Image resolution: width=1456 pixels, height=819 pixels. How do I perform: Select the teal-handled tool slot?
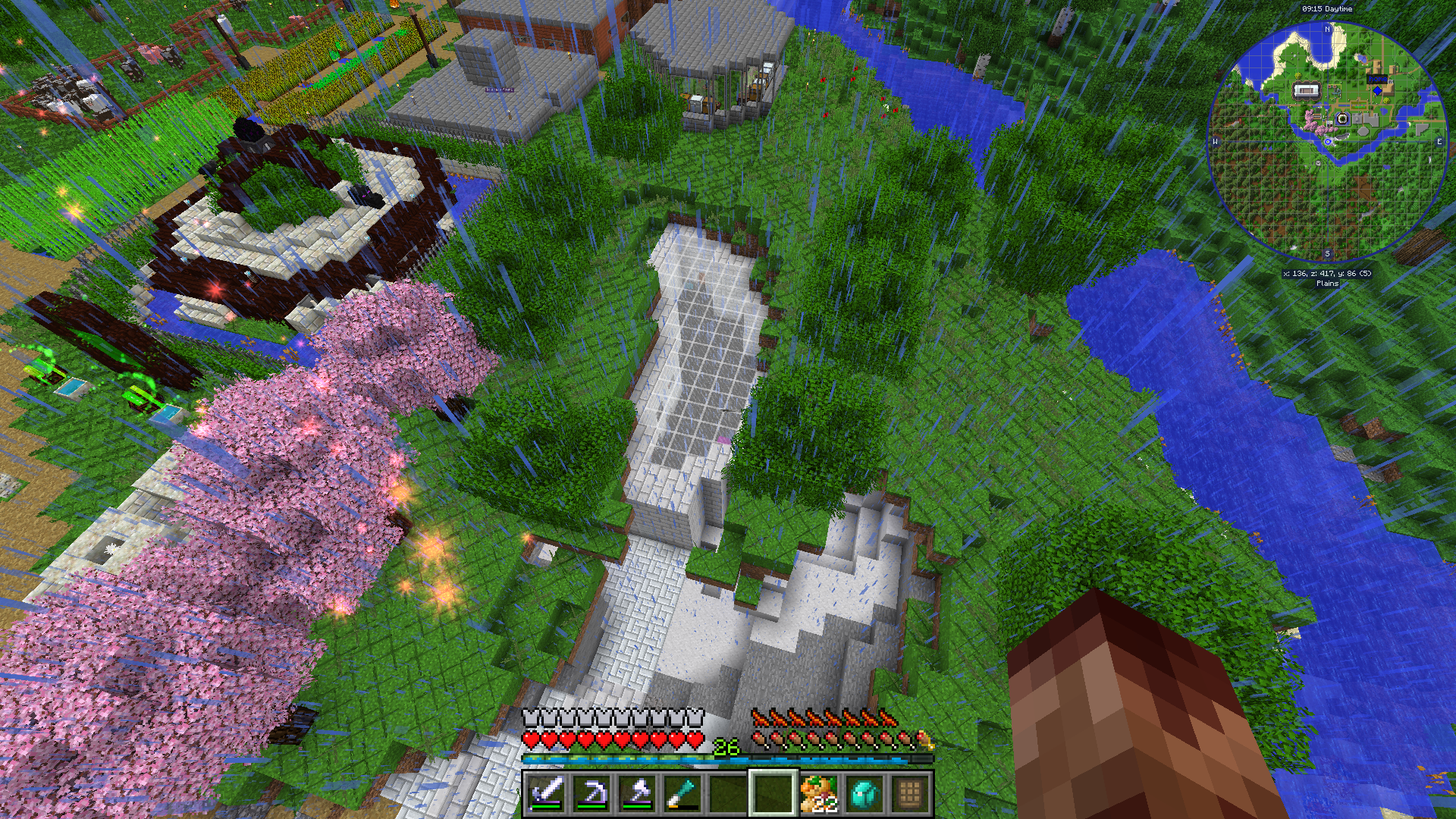click(x=682, y=793)
